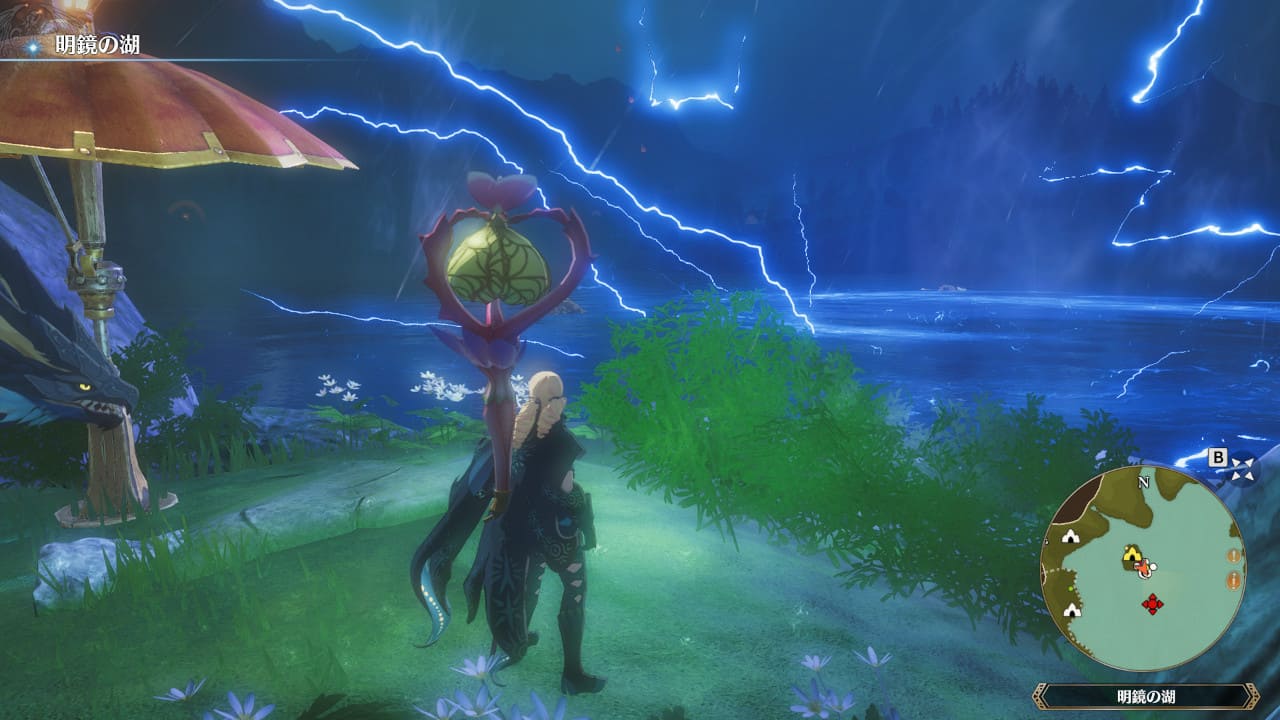
Task: Click the red cross marker on minimap
Action: (1153, 604)
